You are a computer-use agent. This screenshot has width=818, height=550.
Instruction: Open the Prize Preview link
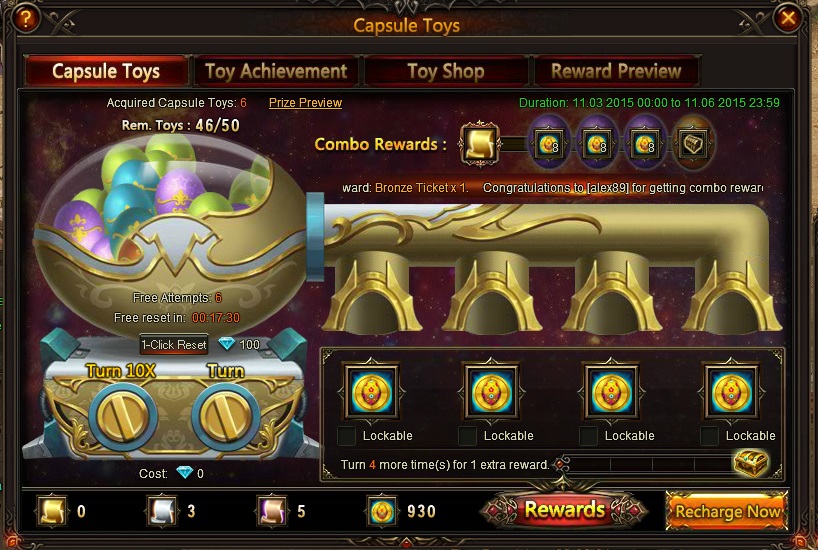tap(305, 103)
